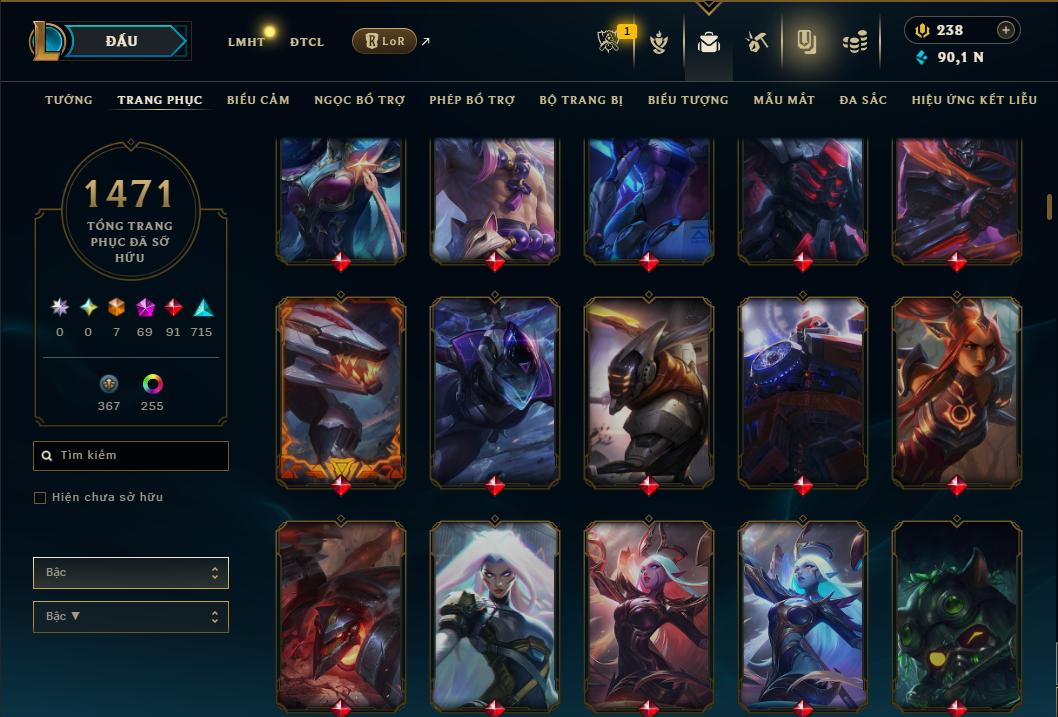Toggle the Hiện chưa sở hữu checkbox
The width and height of the screenshot is (1058, 717).
click(40, 498)
